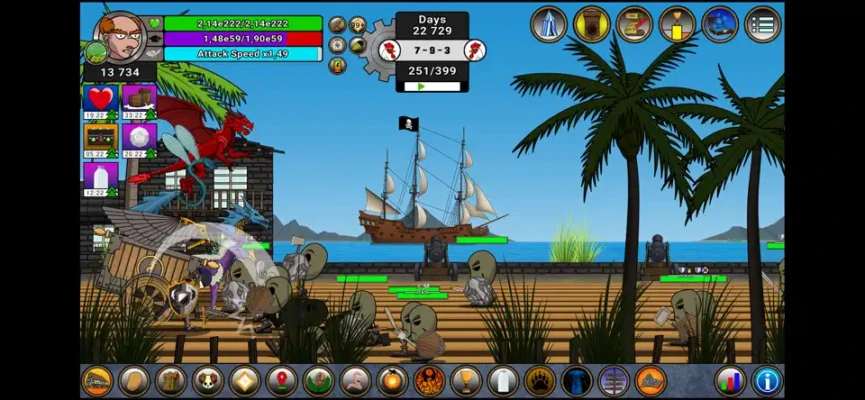This screenshot has width=865, height=400.
Task: Open the red map pin menu
Action: pos(281,381)
